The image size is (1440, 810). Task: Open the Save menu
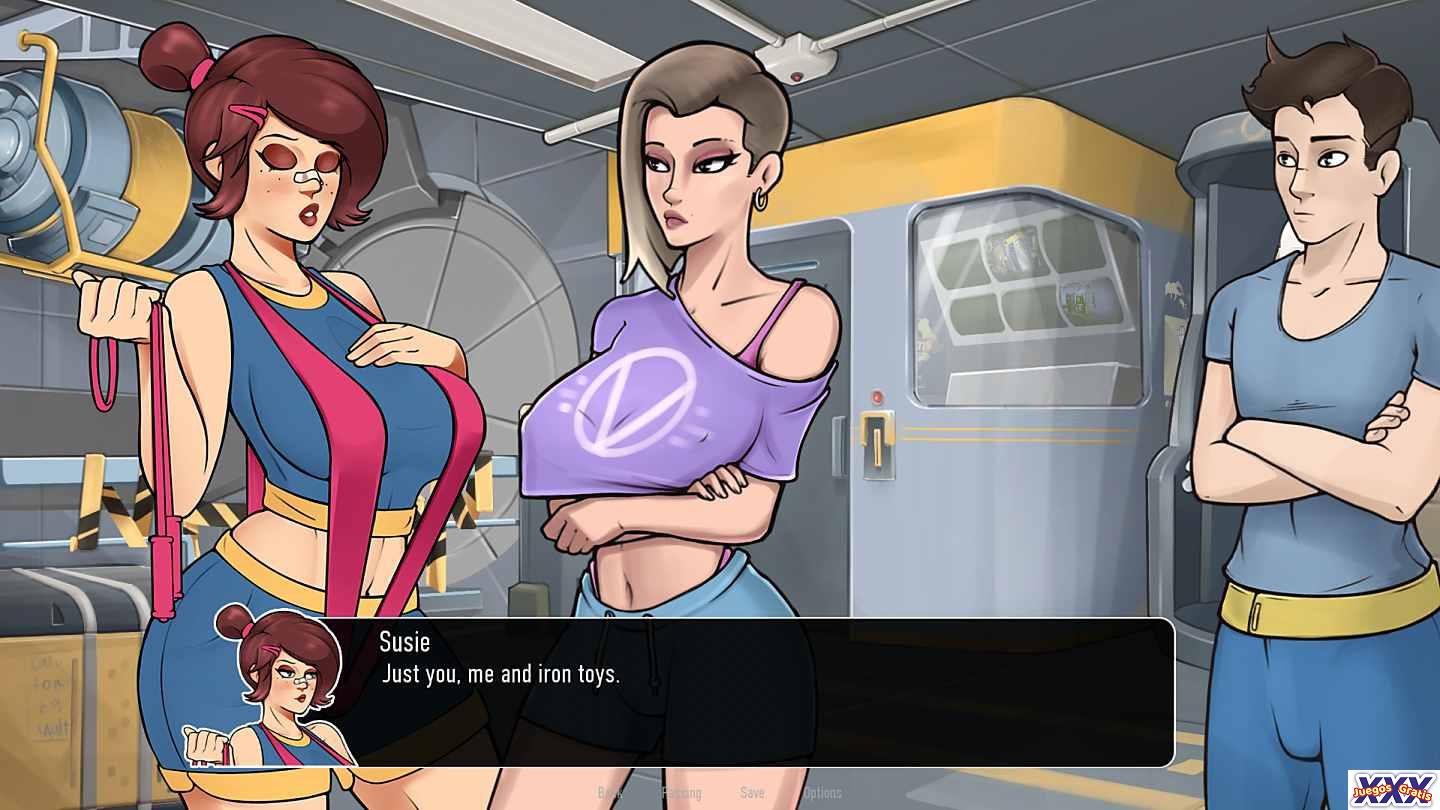(x=752, y=793)
